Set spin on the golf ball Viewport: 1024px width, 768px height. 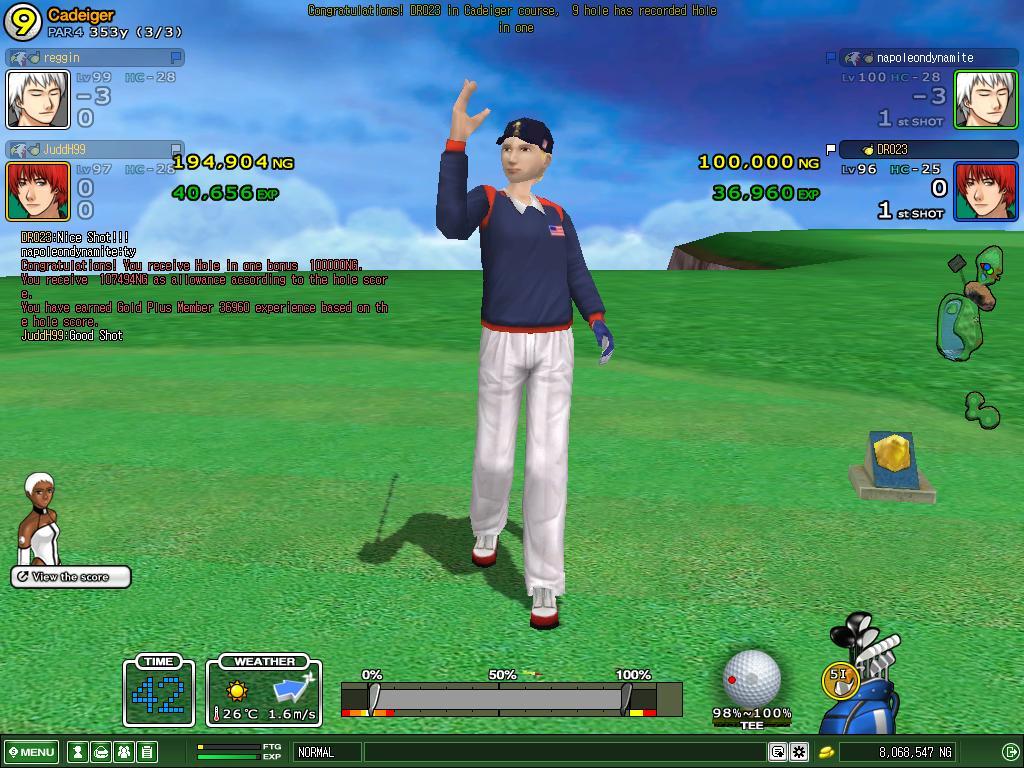point(751,677)
